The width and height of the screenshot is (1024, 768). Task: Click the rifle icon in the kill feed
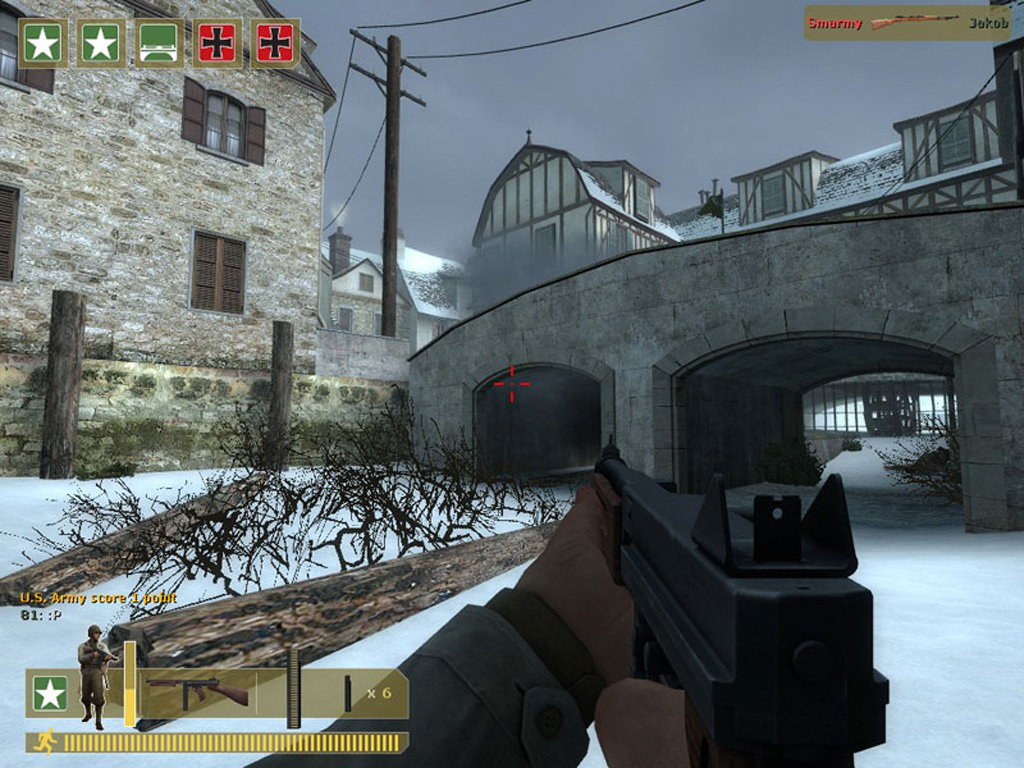914,23
